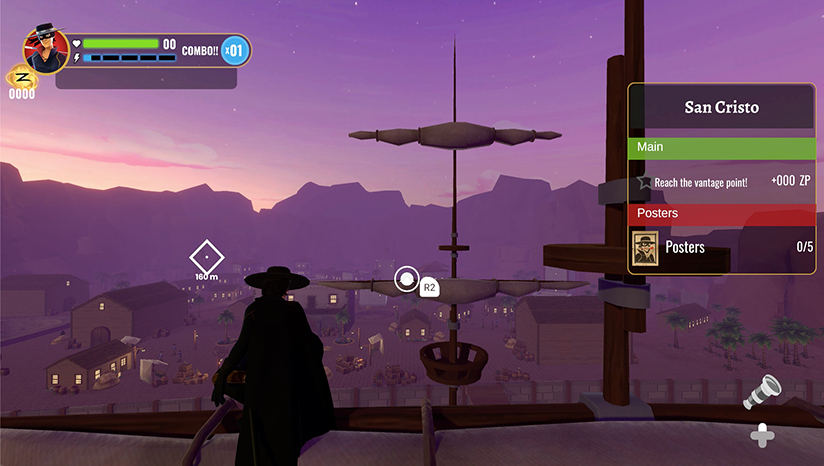
Task: Click the blue combo multiplier badge
Action: click(x=233, y=50)
